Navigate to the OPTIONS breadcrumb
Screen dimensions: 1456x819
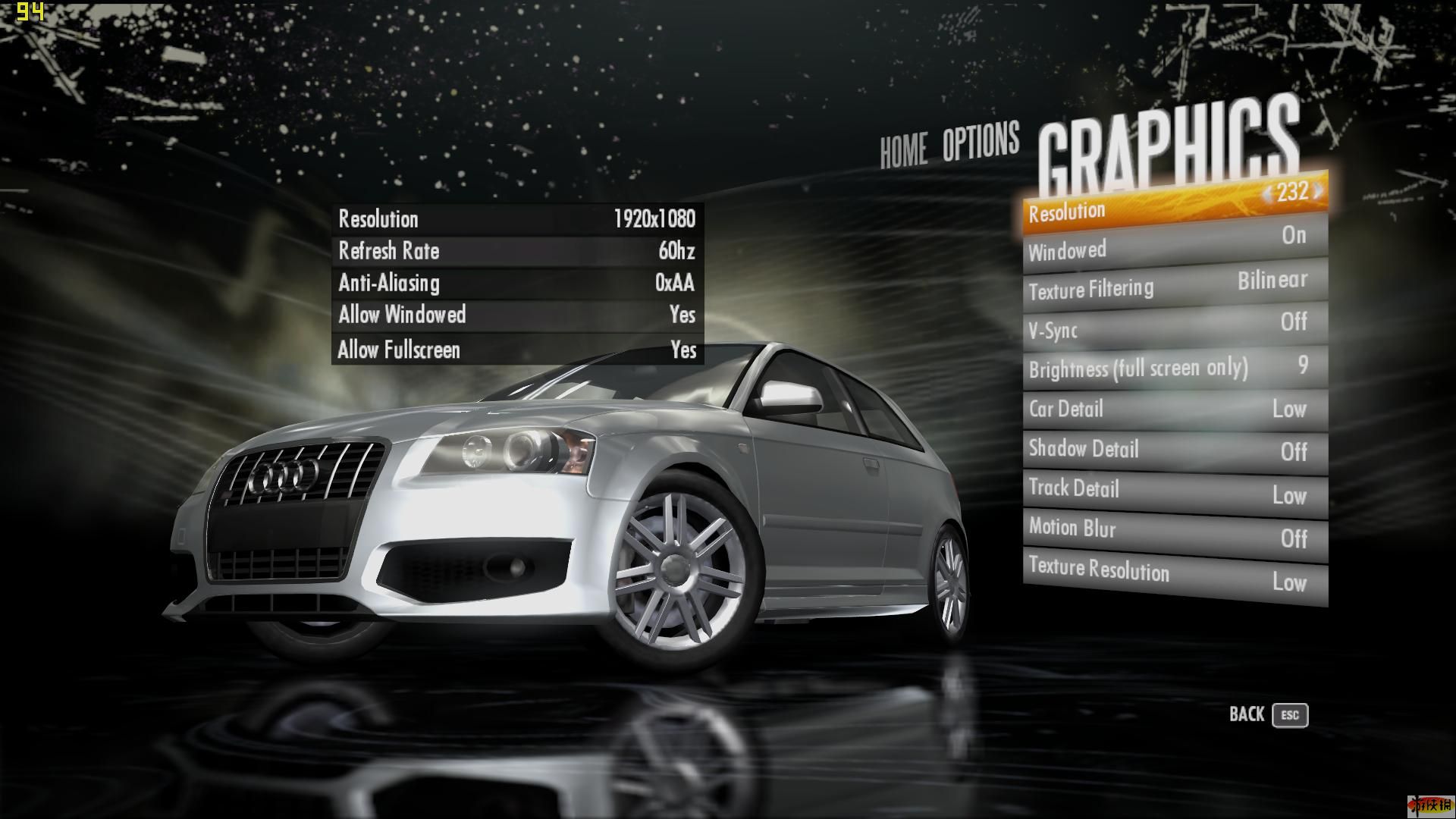pyautogui.click(x=981, y=142)
